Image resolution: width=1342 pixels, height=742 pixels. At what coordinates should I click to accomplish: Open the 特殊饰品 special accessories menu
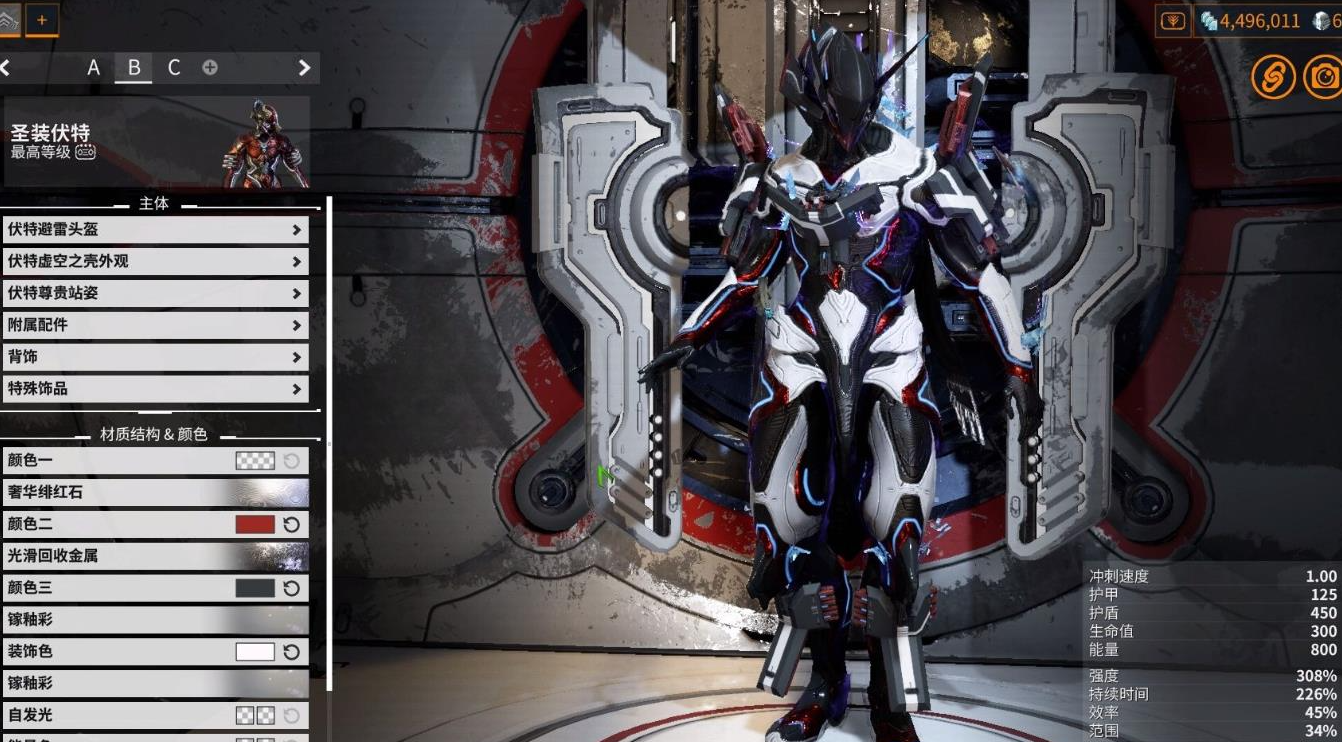155,389
